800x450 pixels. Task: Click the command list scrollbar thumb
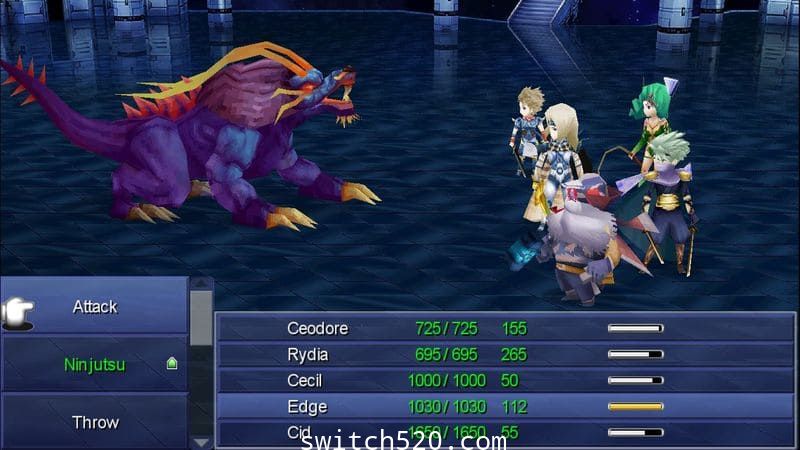(201, 318)
